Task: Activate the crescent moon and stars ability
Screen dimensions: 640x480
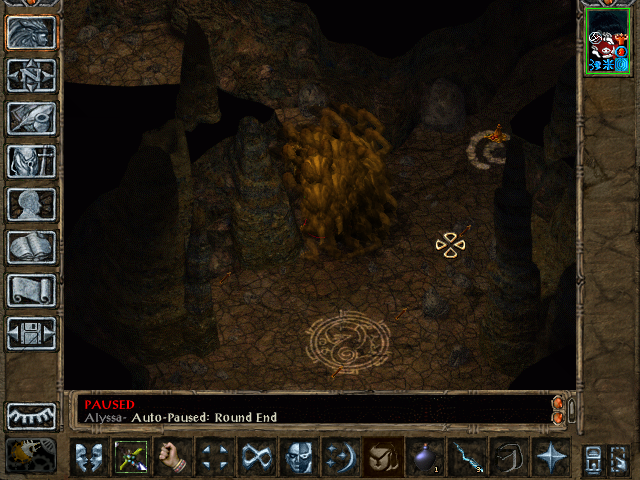Action: pyautogui.click(x=341, y=458)
